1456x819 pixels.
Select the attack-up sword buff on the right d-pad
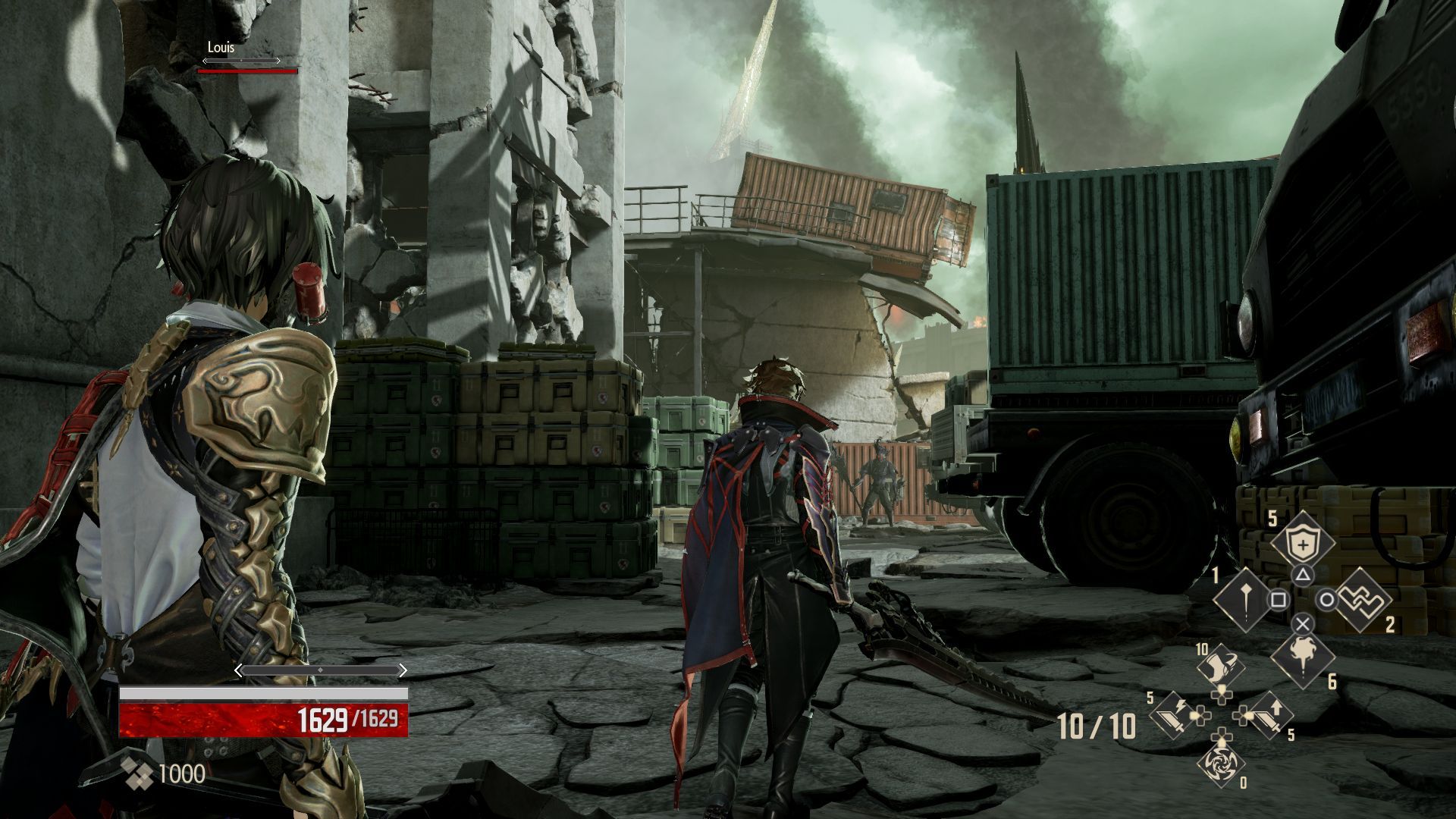click(1268, 717)
